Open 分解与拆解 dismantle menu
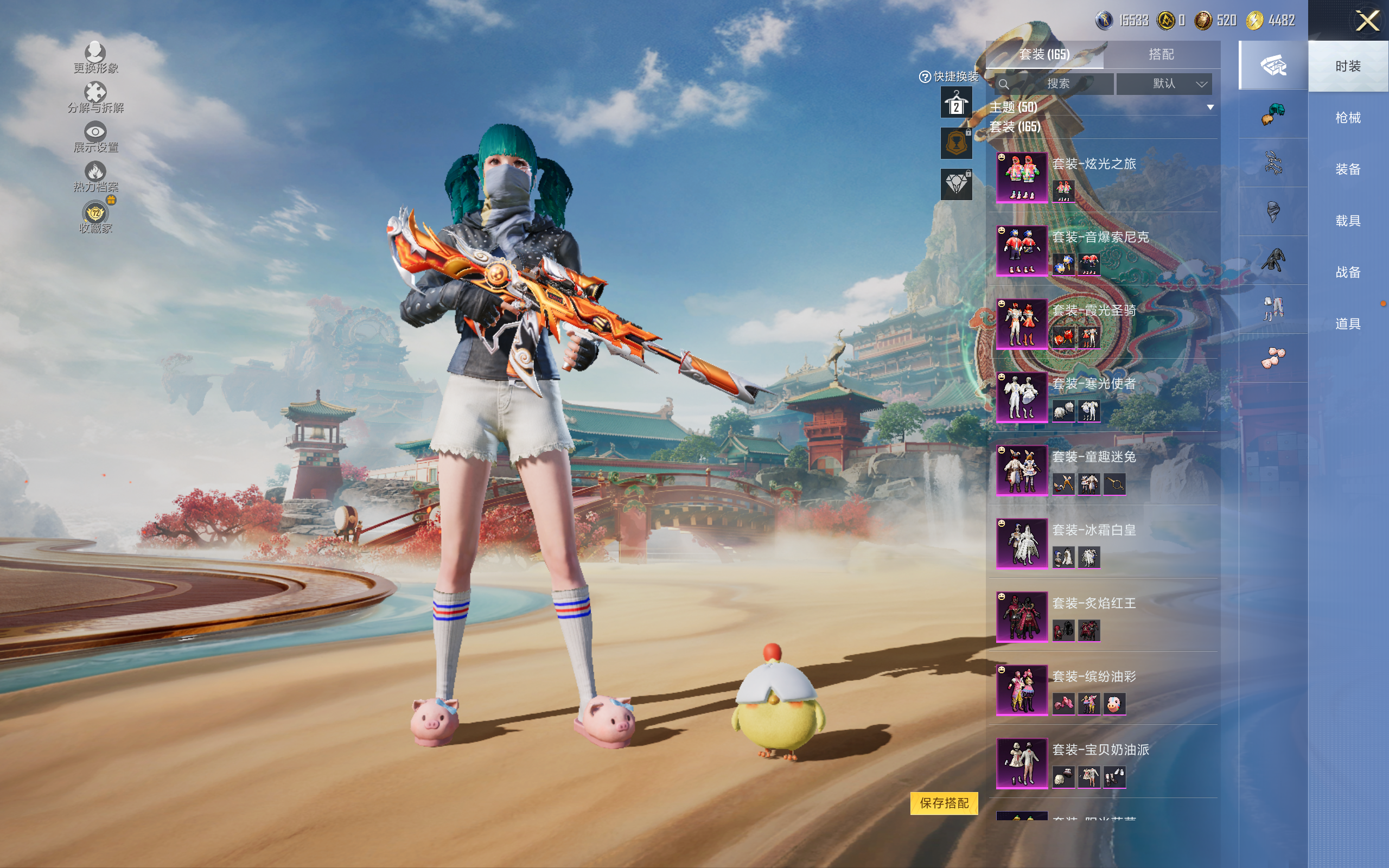This screenshot has width=1389, height=868. [x=95, y=98]
